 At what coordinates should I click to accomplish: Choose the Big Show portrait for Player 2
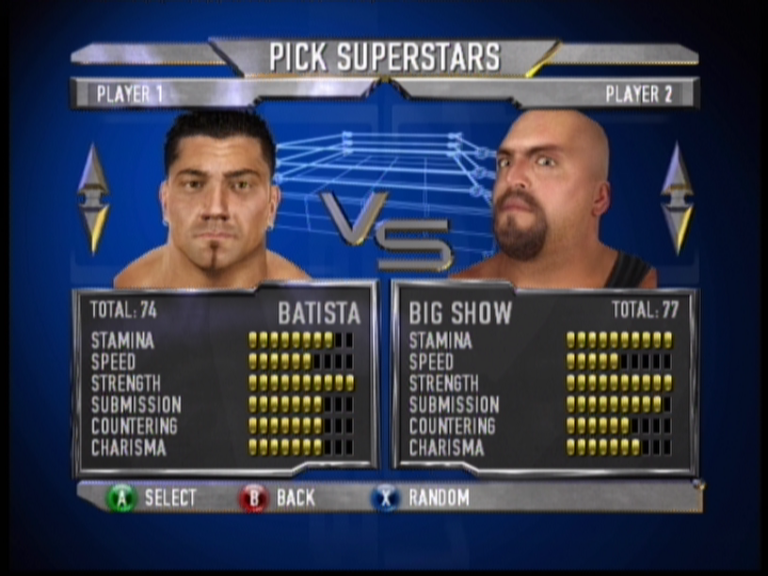550,200
